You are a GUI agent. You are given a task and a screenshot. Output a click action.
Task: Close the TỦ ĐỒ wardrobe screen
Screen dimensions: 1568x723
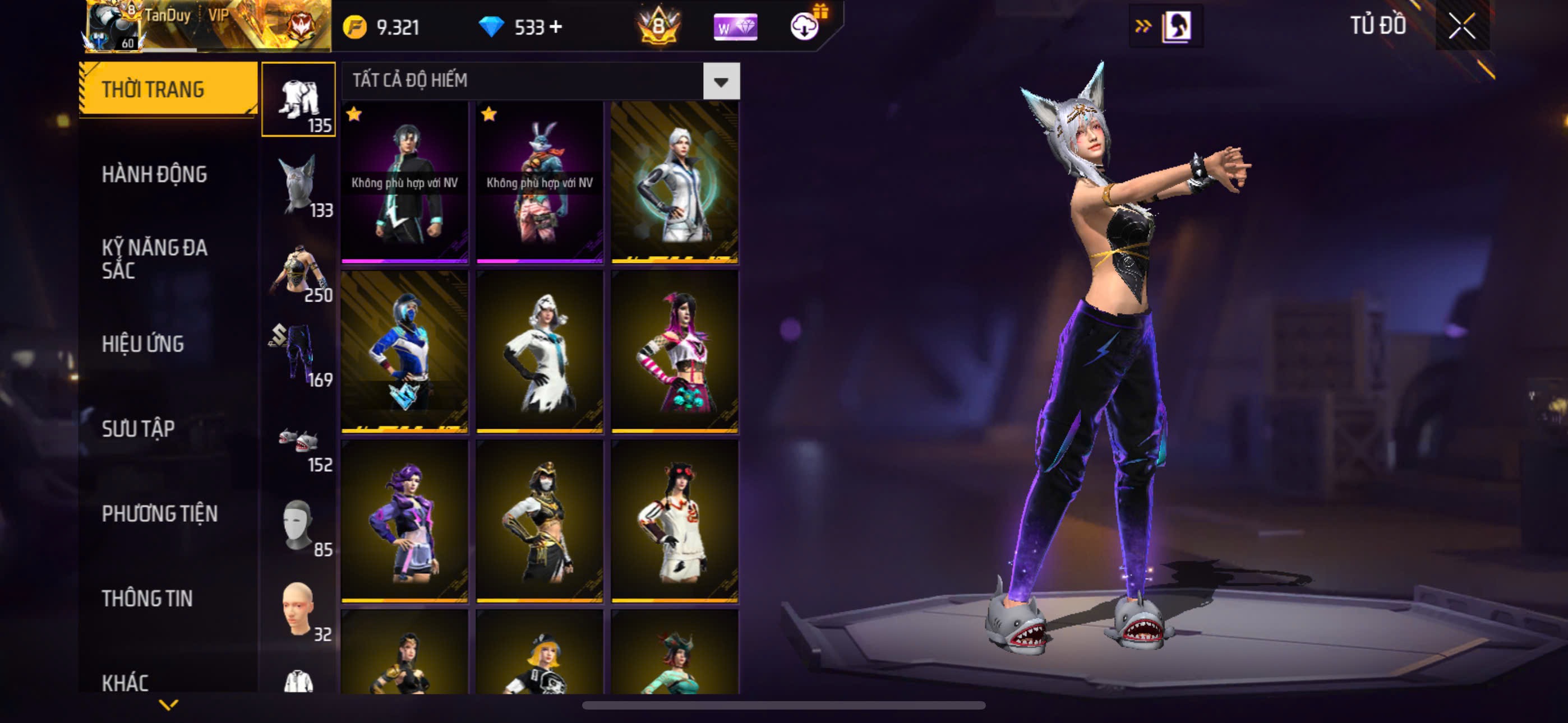(1462, 26)
